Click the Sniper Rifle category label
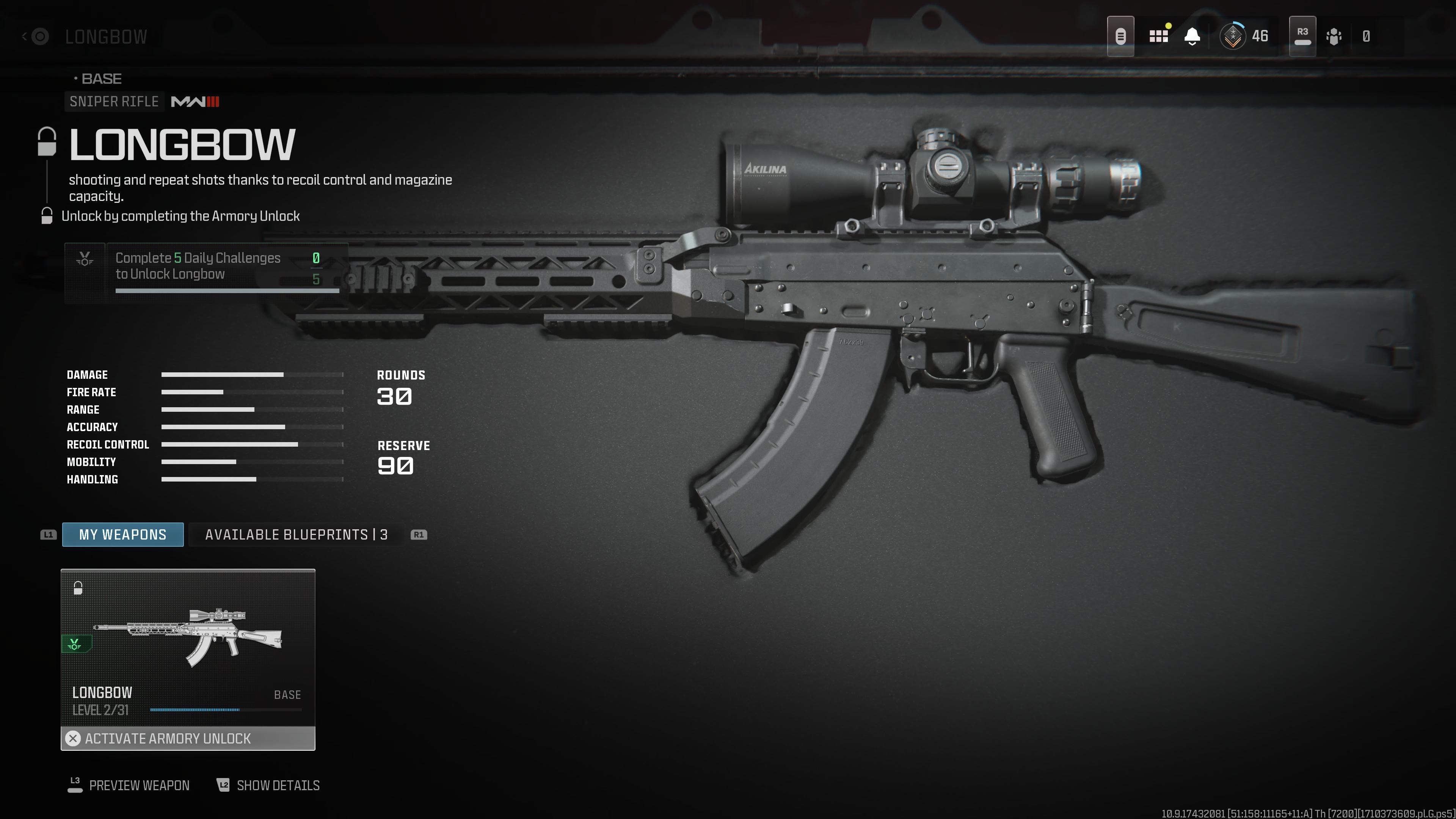The width and height of the screenshot is (1456, 819). point(114,102)
